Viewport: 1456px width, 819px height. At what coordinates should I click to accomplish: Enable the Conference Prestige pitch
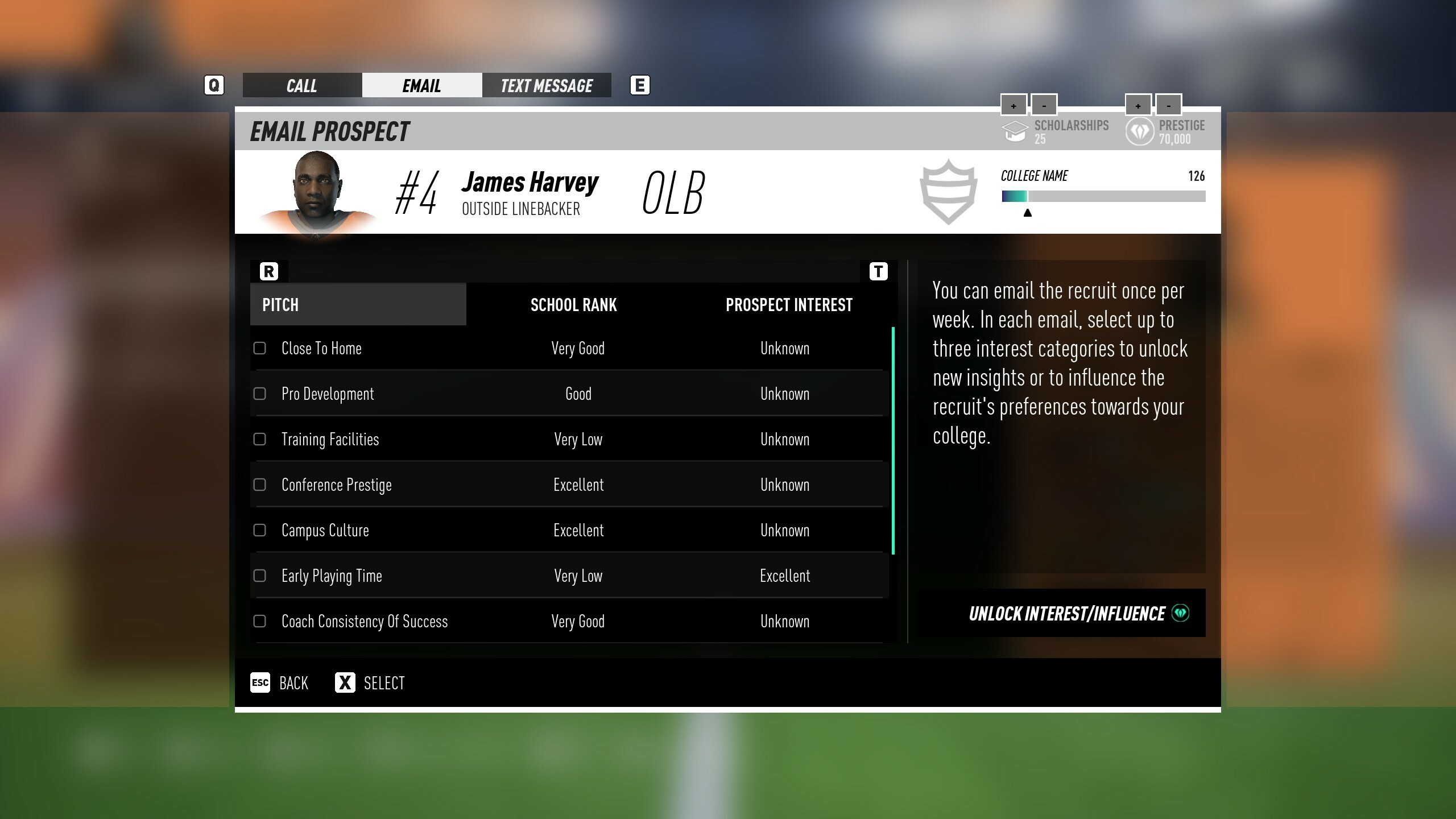pos(261,485)
